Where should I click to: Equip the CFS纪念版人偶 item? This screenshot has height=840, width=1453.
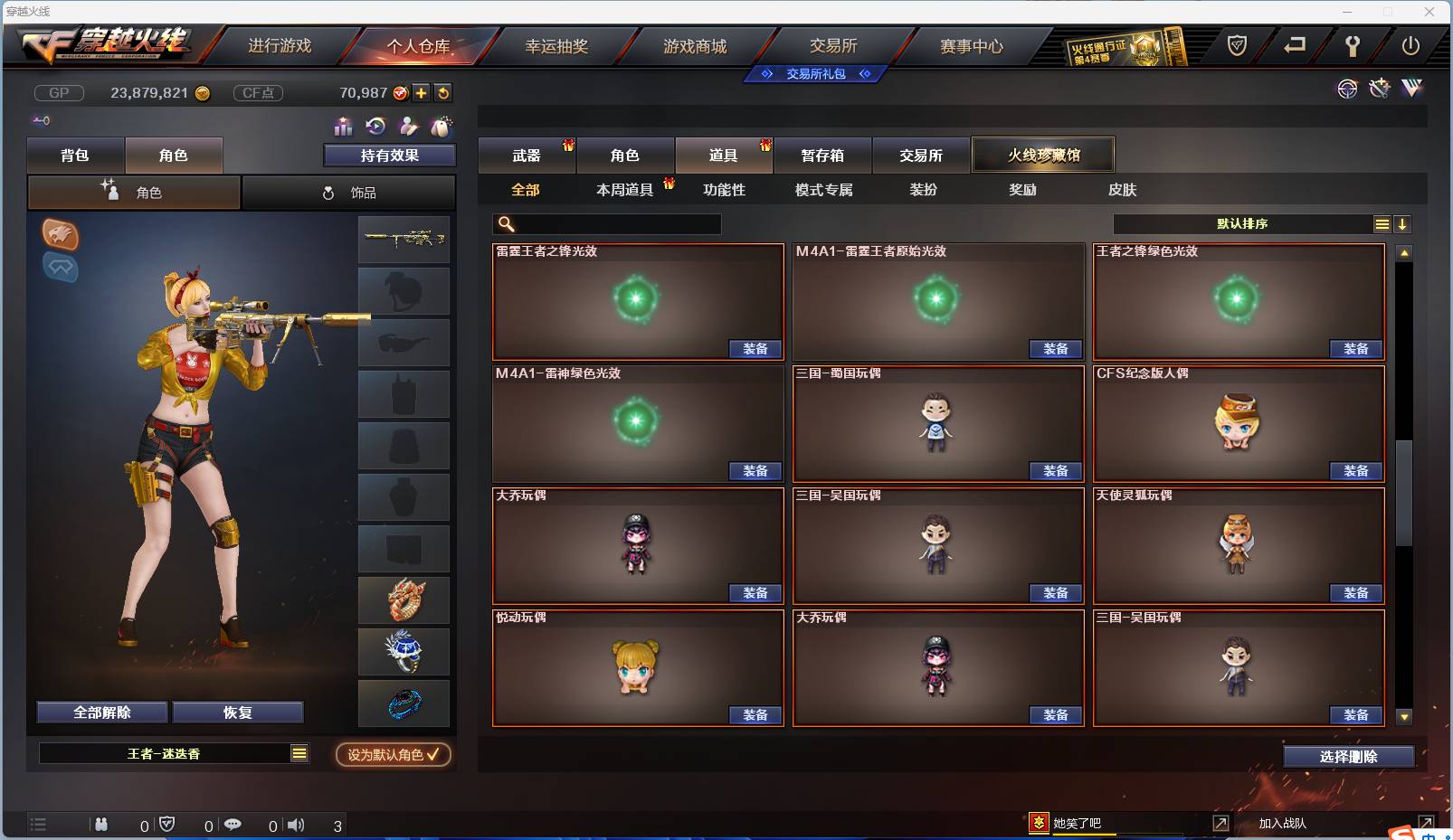[x=1356, y=470]
